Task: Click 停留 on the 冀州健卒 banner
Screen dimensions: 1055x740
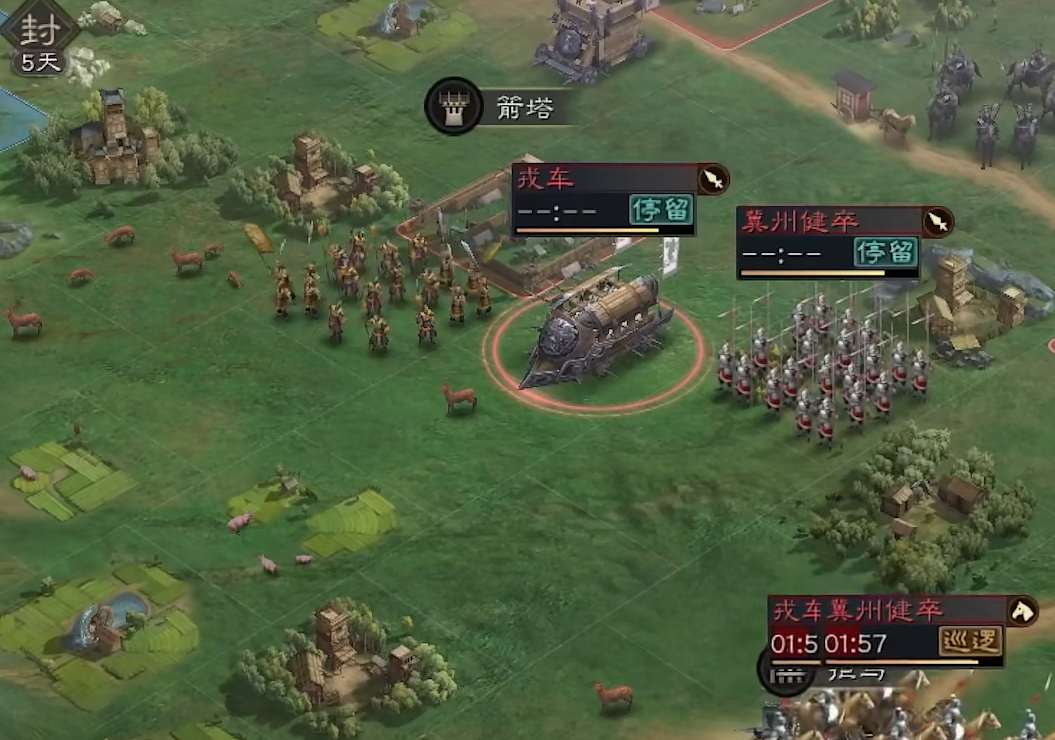Action: click(885, 251)
